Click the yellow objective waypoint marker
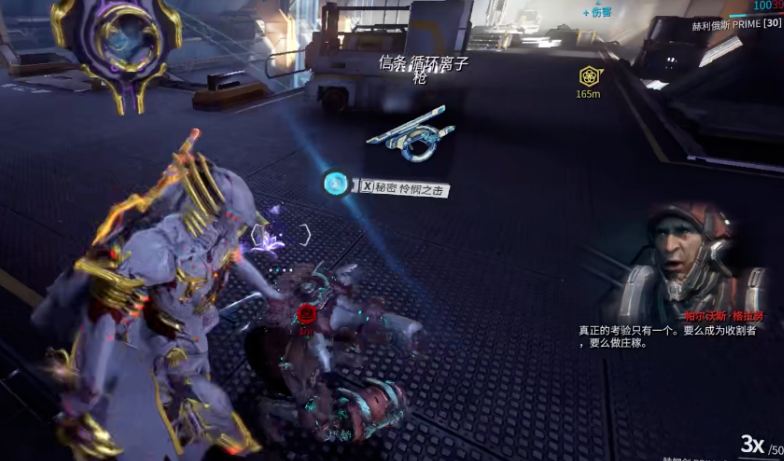The width and height of the screenshot is (784, 461). [x=588, y=76]
